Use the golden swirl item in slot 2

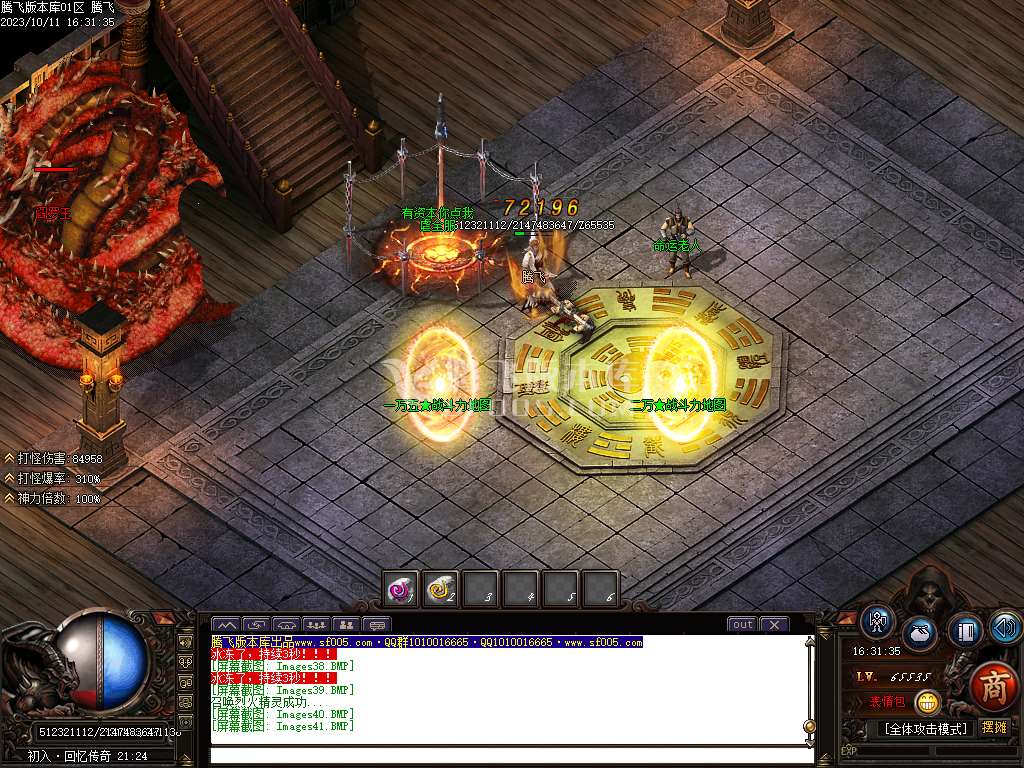[x=440, y=590]
